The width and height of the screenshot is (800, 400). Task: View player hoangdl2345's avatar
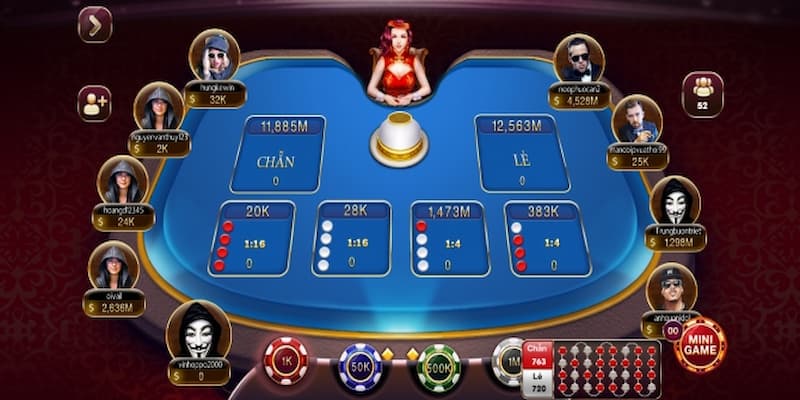pyautogui.click(x=123, y=182)
